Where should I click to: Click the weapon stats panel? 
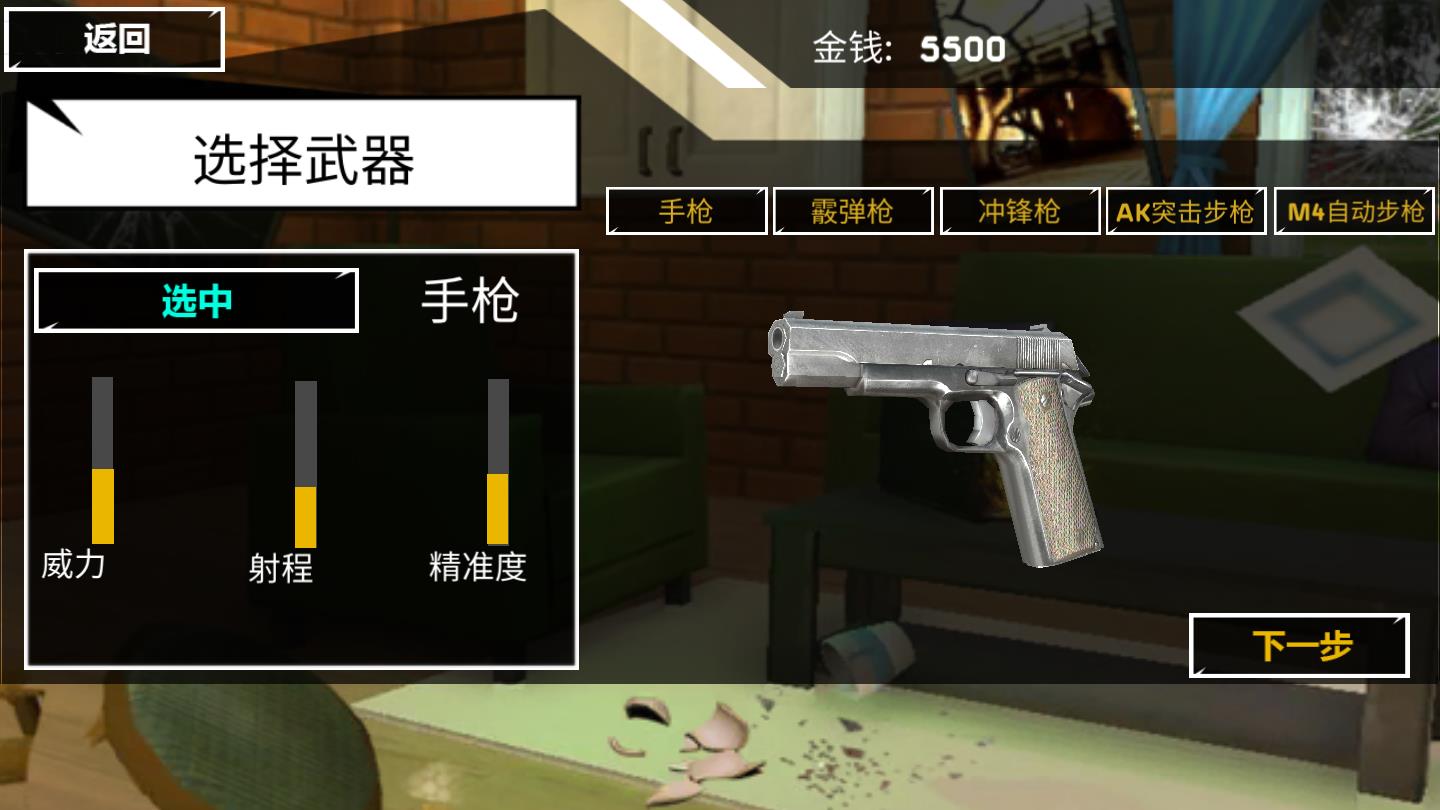300,460
